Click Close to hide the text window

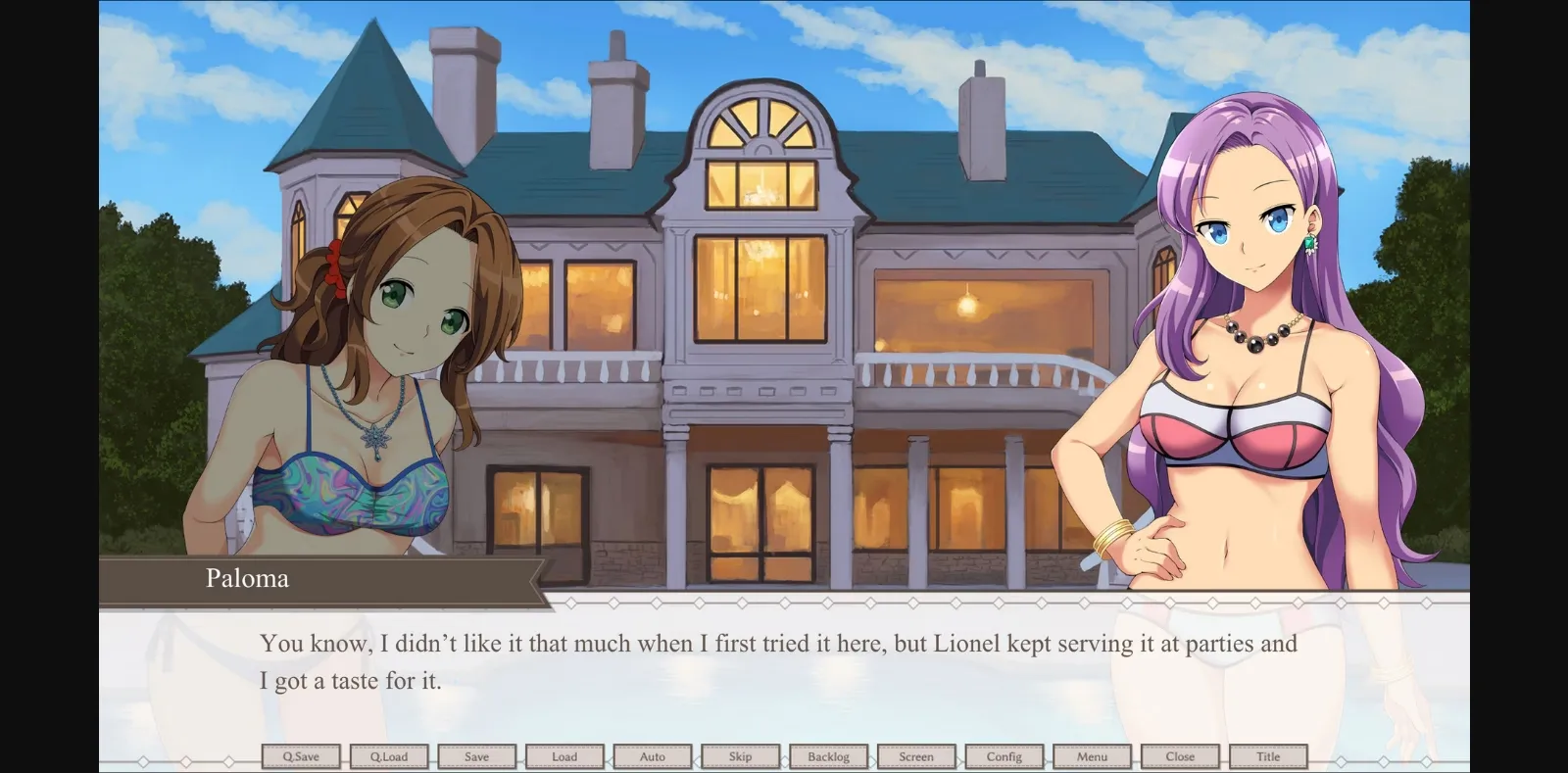1181,755
